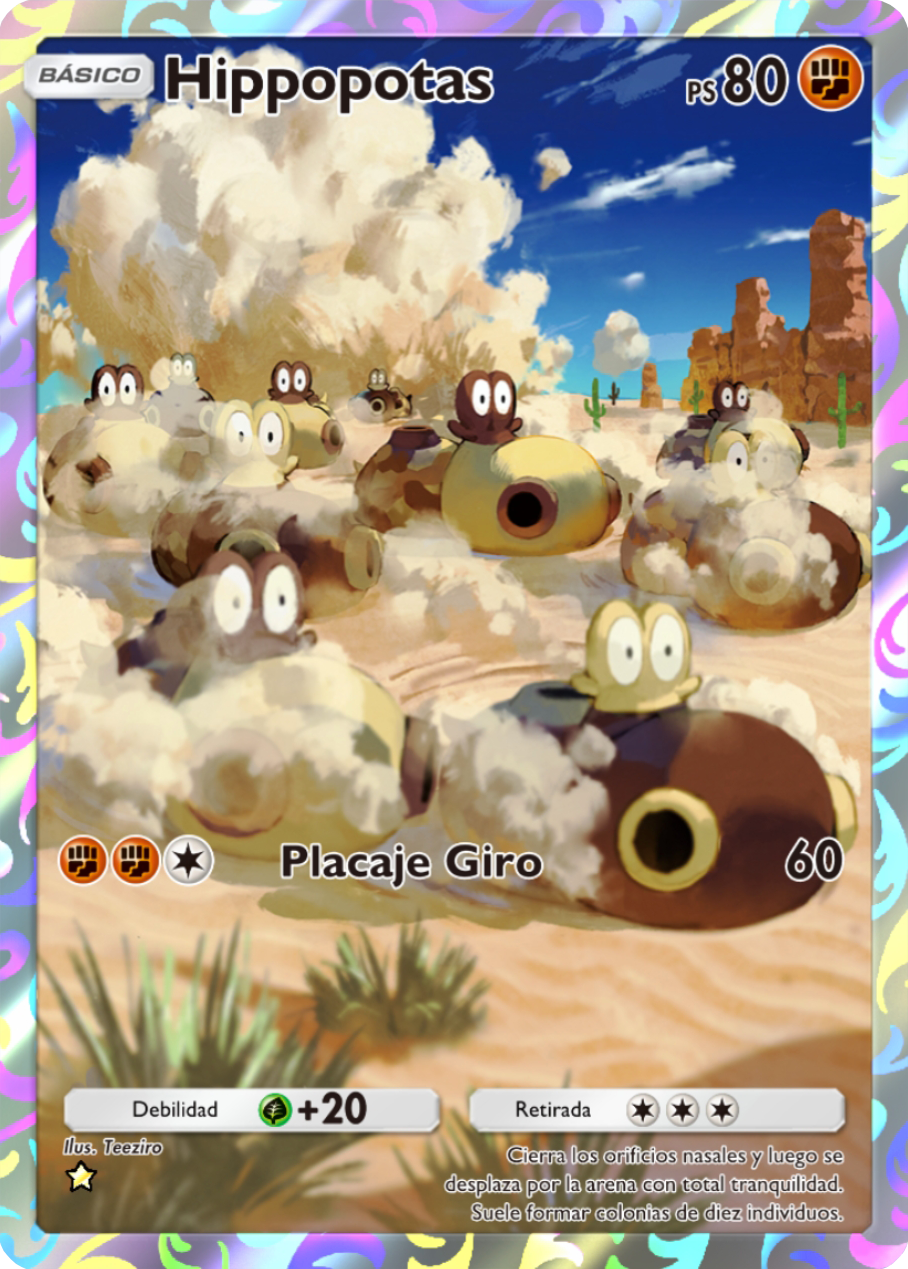Click the Retirada retreat cost bar
This screenshot has height=1269, width=908.
coord(656,1109)
